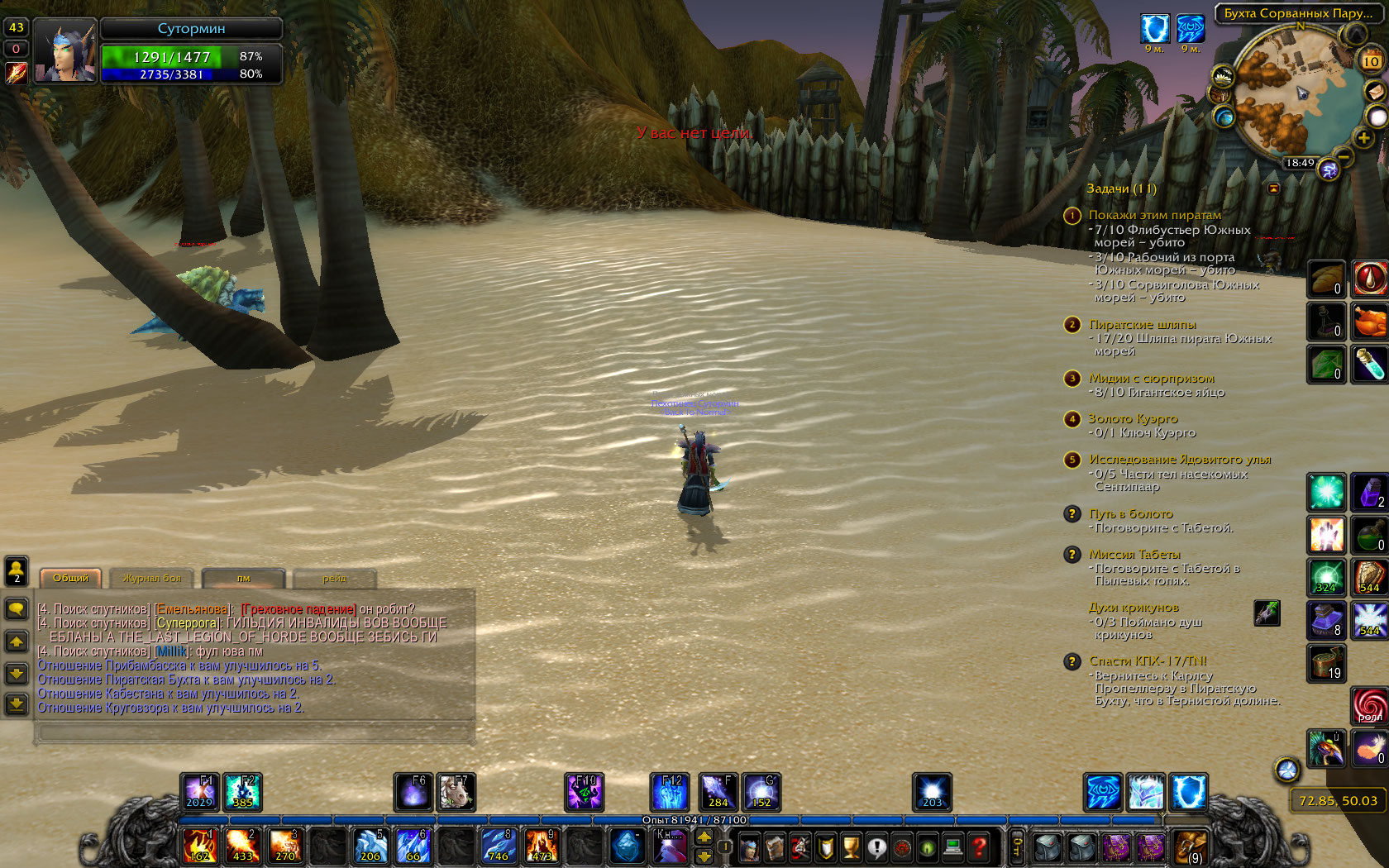Collapse the Задачи quest tracker
The width and height of the screenshot is (1389, 868).
[x=1273, y=188]
